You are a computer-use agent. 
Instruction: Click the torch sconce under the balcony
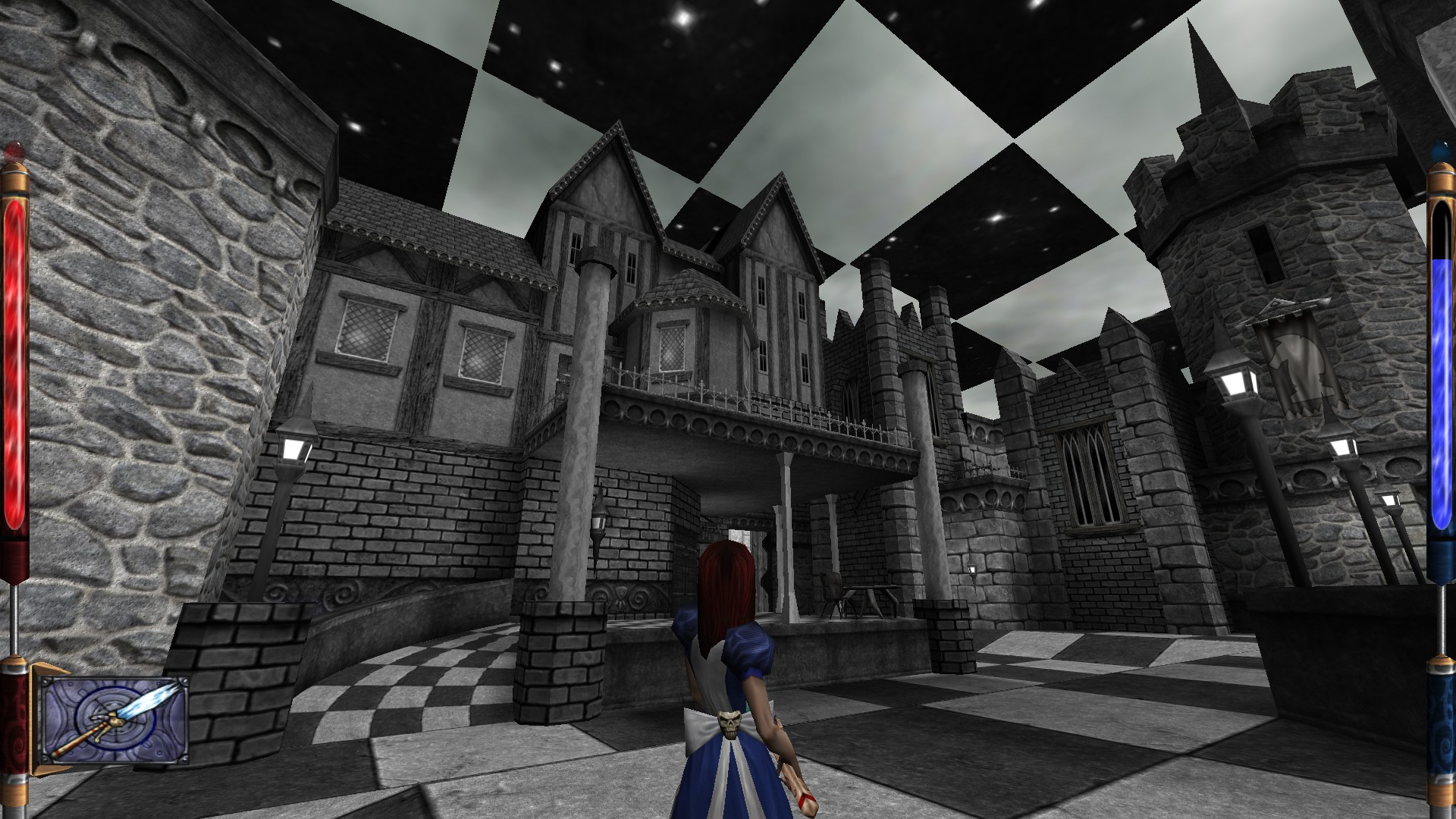(x=599, y=523)
